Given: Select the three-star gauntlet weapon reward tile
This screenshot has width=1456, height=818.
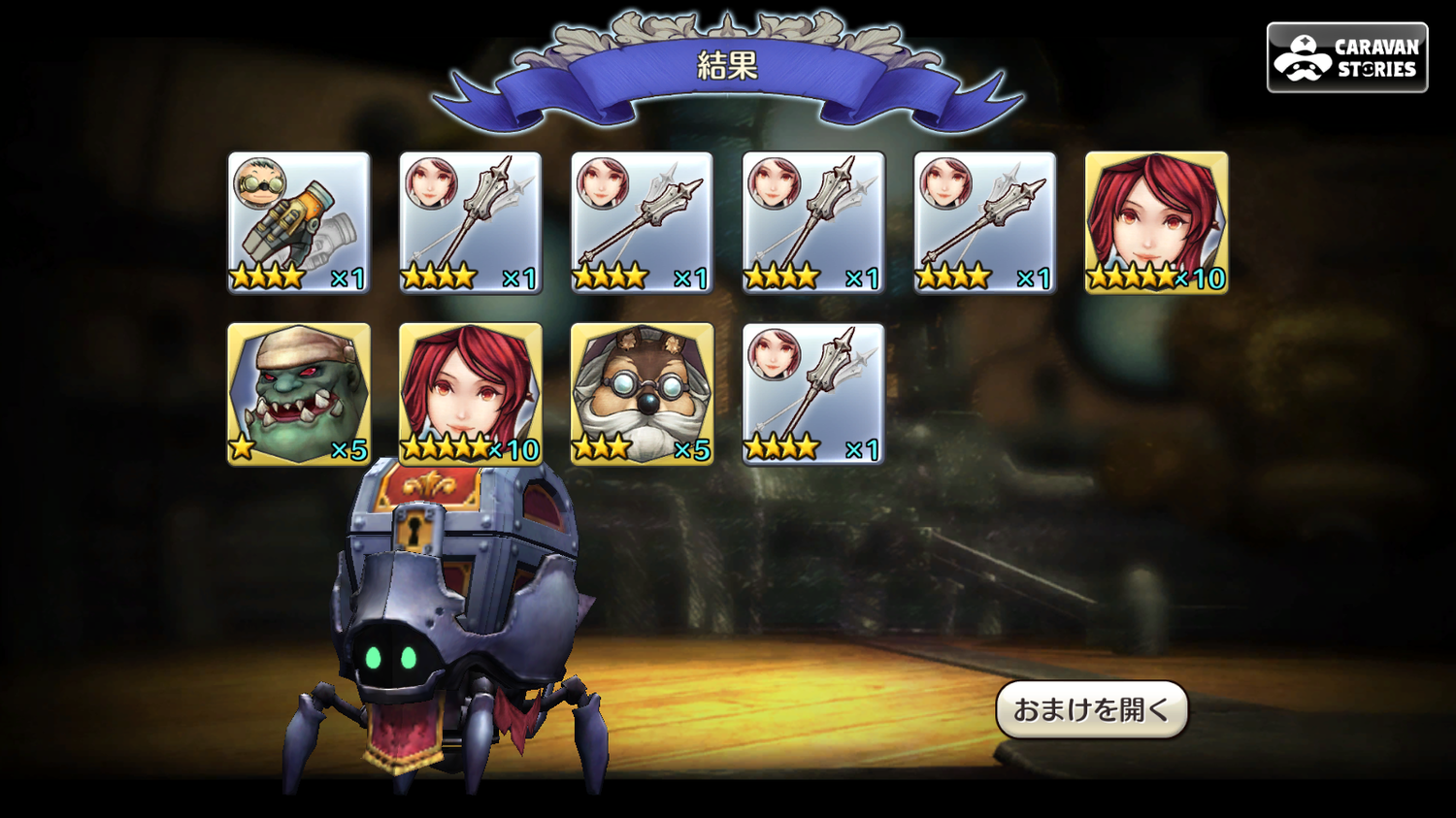Looking at the screenshot, I should [299, 222].
